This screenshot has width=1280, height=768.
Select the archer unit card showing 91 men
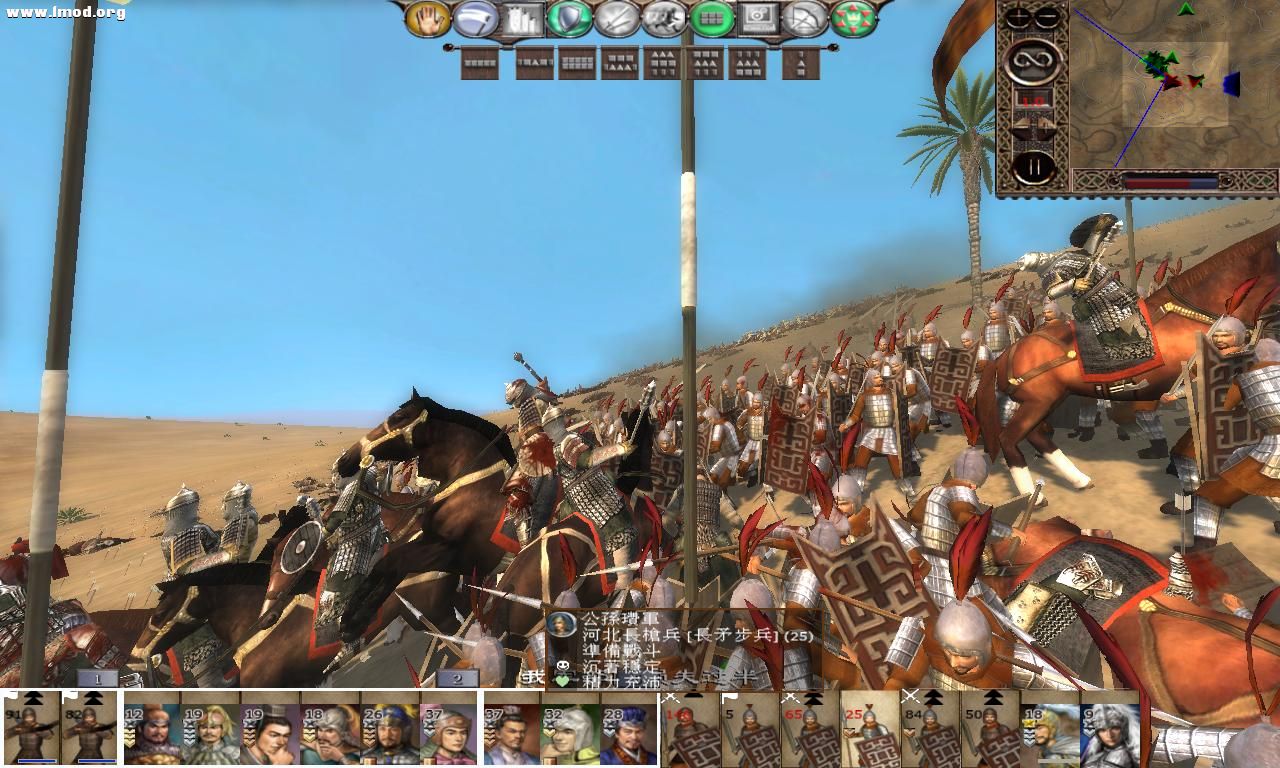tap(30, 728)
